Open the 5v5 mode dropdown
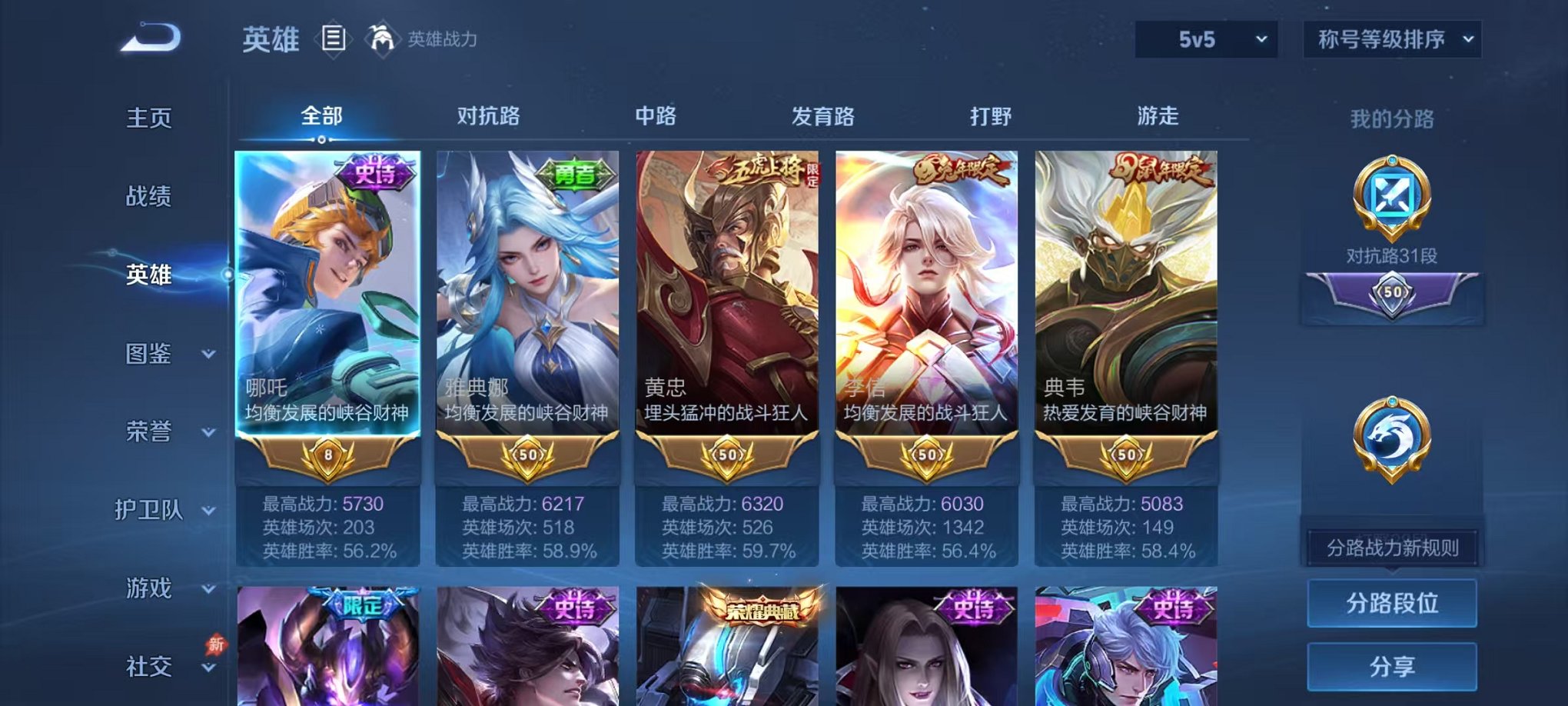Image resolution: width=1568 pixels, height=706 pixels. (1204, 37)
